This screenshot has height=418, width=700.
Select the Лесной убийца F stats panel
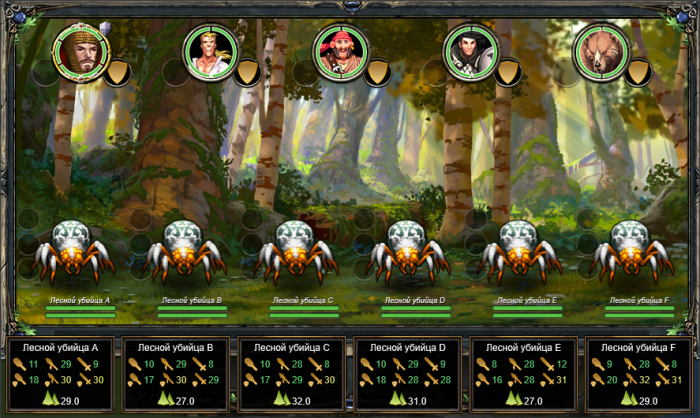[x=641, y=374]
